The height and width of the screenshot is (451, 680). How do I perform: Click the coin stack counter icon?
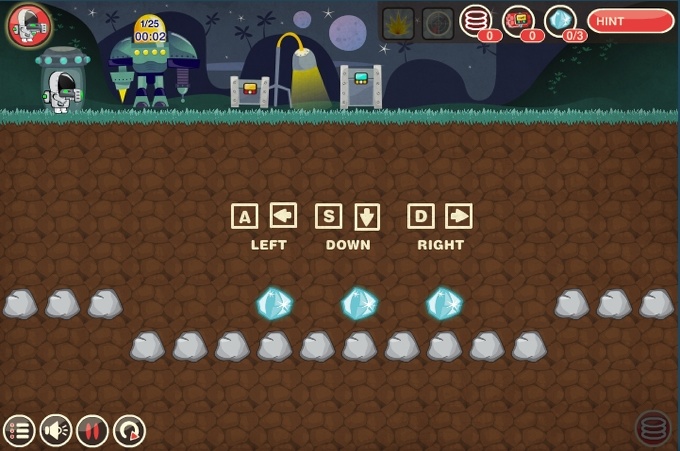(x=476, y=21)
